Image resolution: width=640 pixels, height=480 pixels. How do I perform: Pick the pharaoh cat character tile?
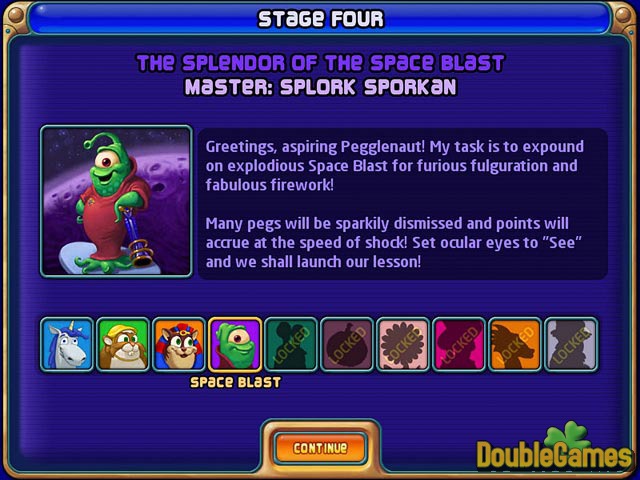point(179,345)
